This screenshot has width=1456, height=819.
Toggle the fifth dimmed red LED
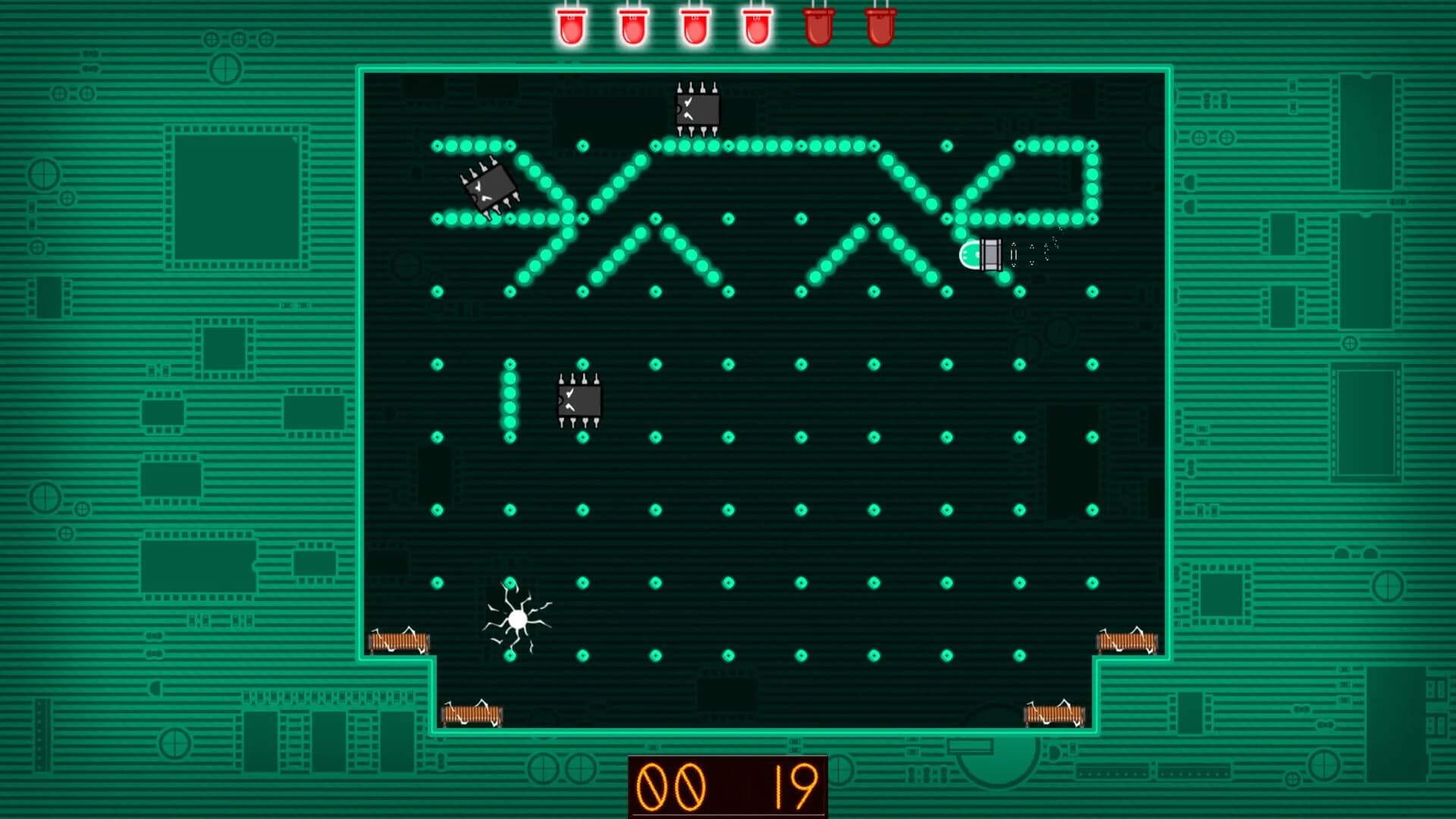click(x=820, y=25)
